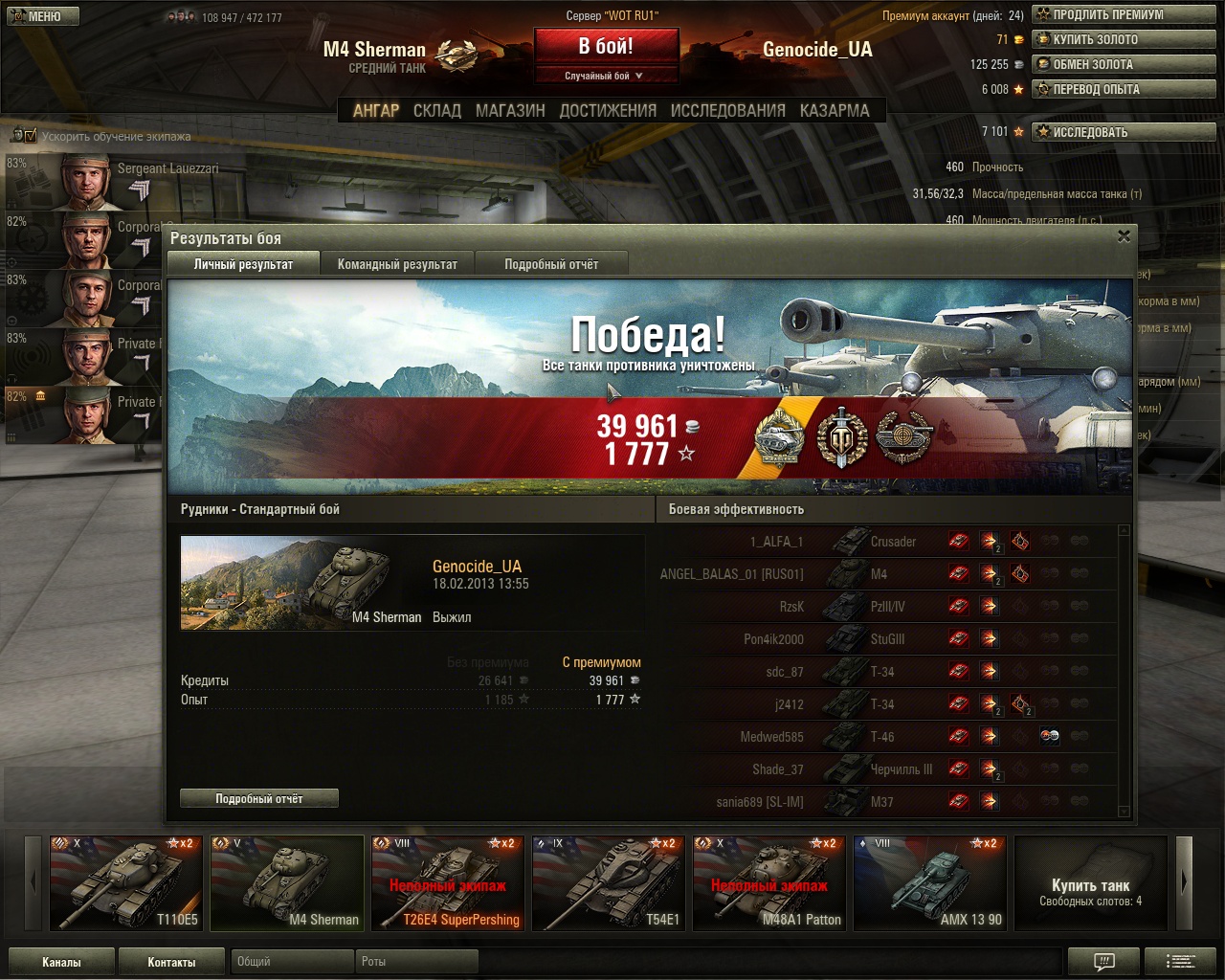Viewport: 1225px width, 980px height.
Task: Select ПЕРЕВОД ОПЫТА button
Action: pos(1124,89)
